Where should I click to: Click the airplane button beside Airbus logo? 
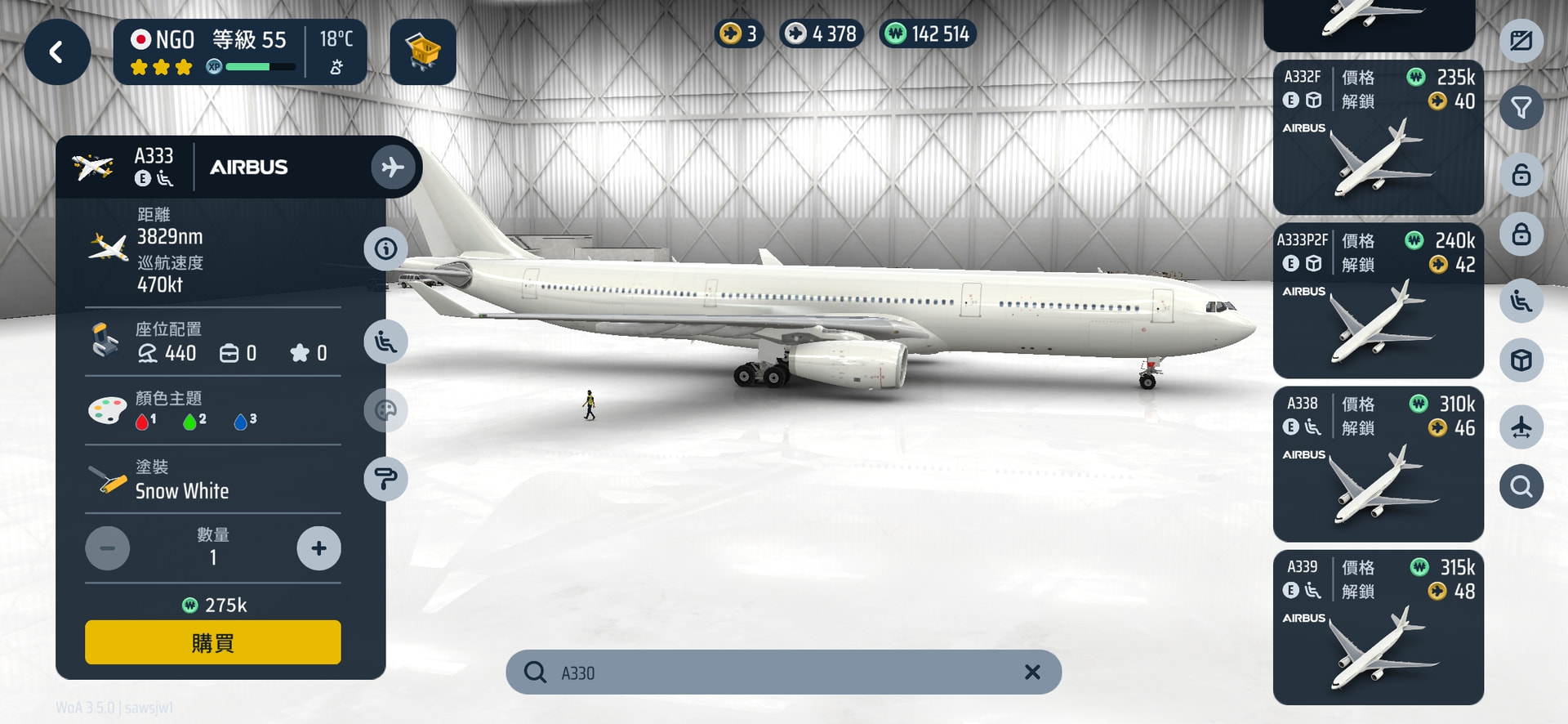pyautogui.click(x=393, y=167)
